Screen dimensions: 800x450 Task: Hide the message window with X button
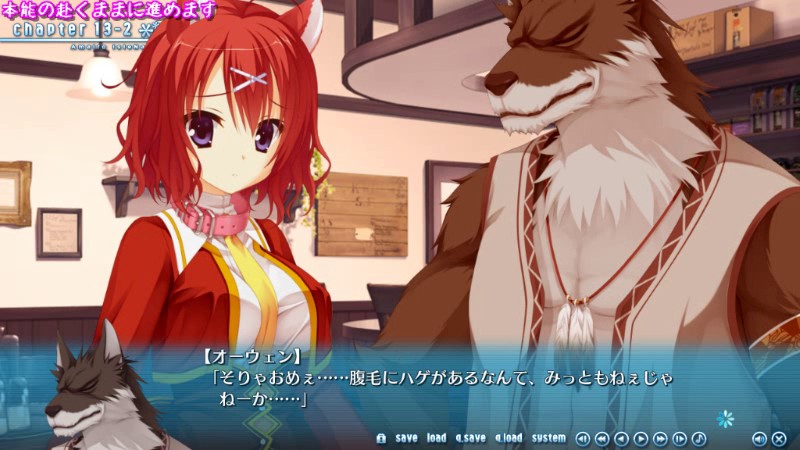pyautogui.click(x=779, y=438)
